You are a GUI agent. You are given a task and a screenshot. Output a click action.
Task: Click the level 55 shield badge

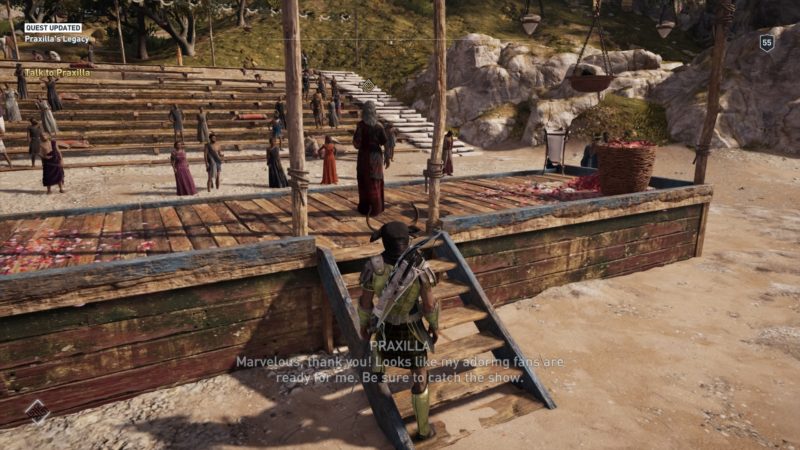[767, 43]
